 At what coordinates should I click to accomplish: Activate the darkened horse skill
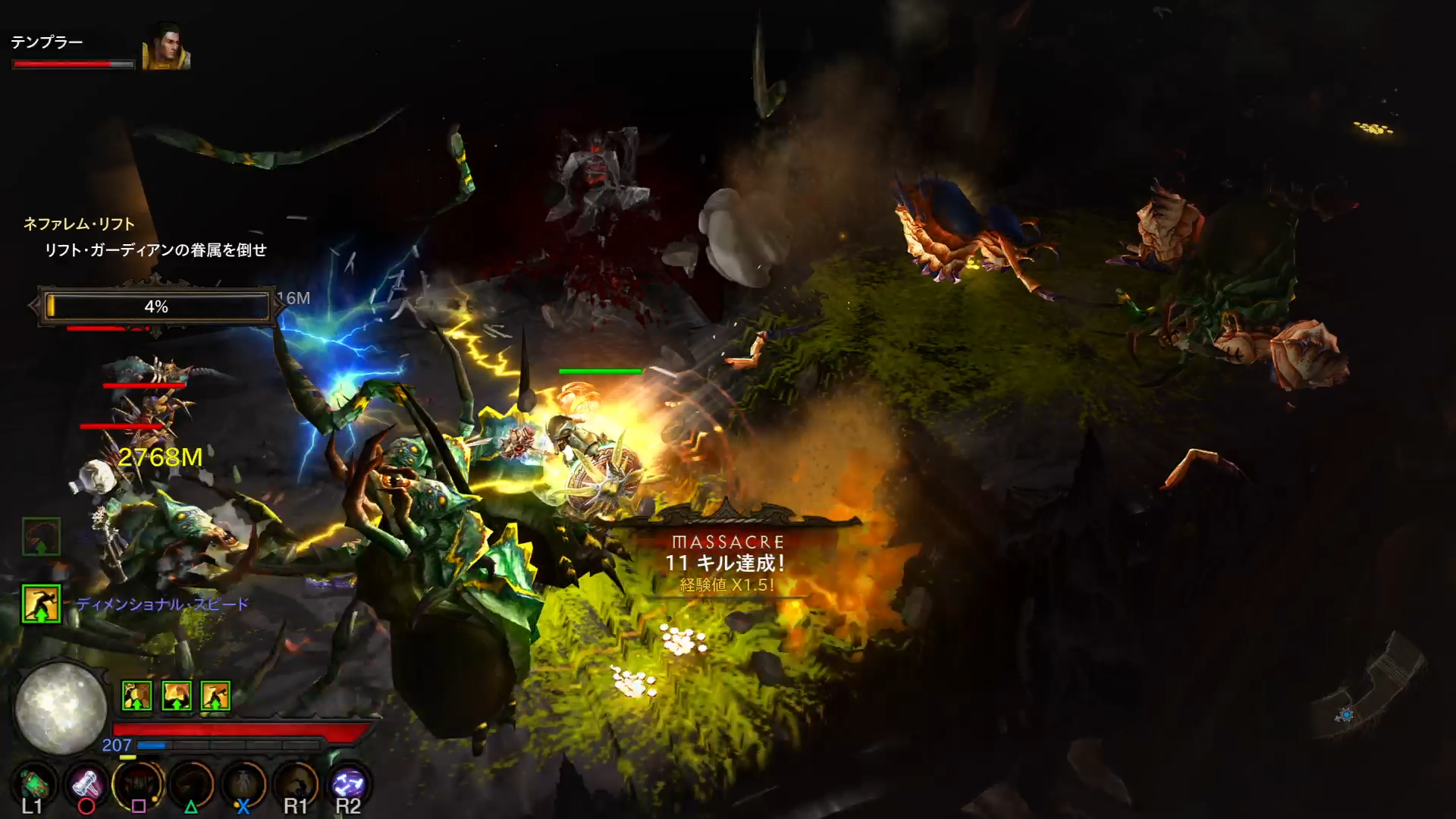click(x=191, y=784)
